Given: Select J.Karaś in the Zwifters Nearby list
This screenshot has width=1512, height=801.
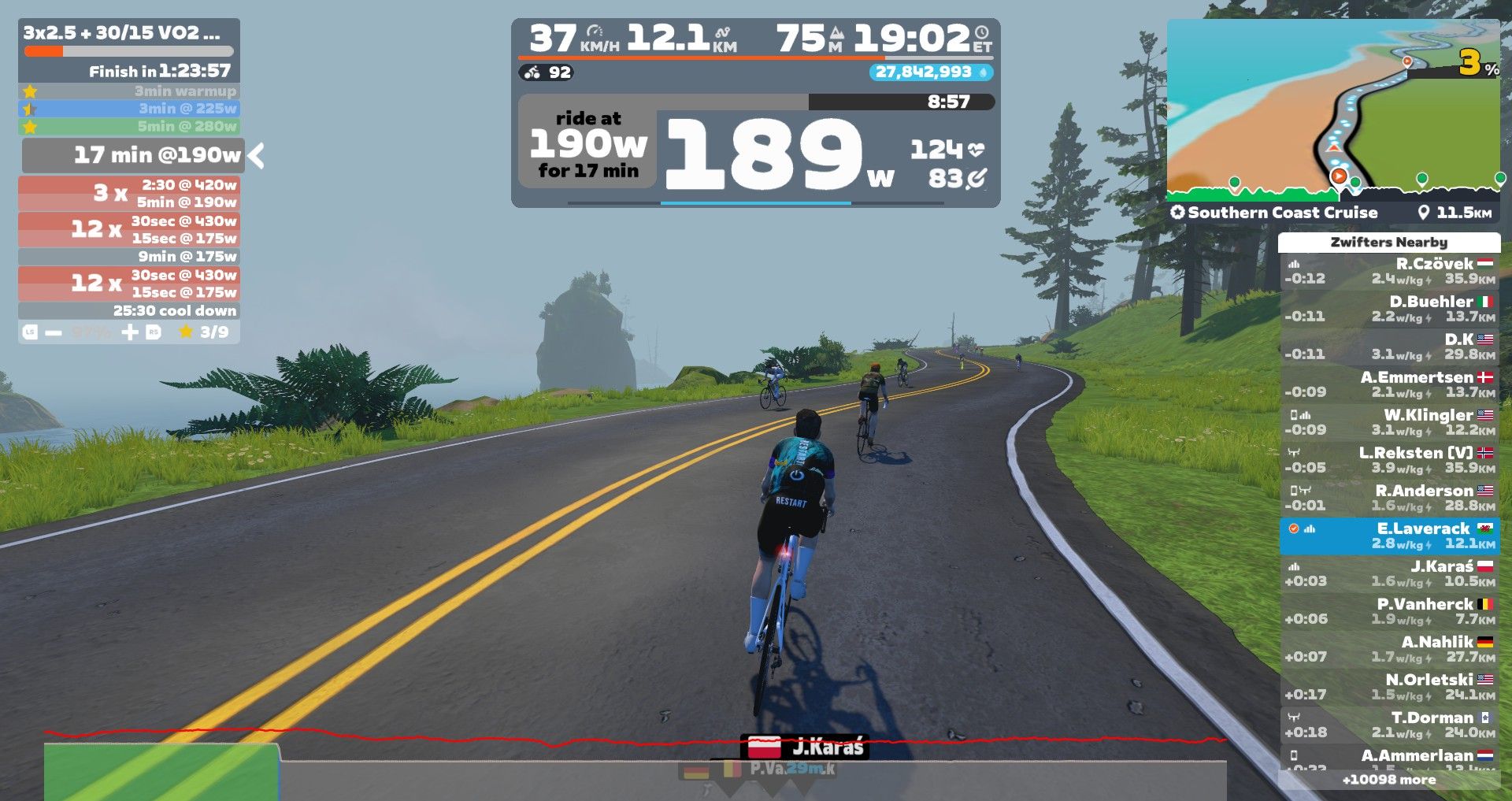Looking at the screenshot, I should pyautogui.click(x=1389, y=573).
